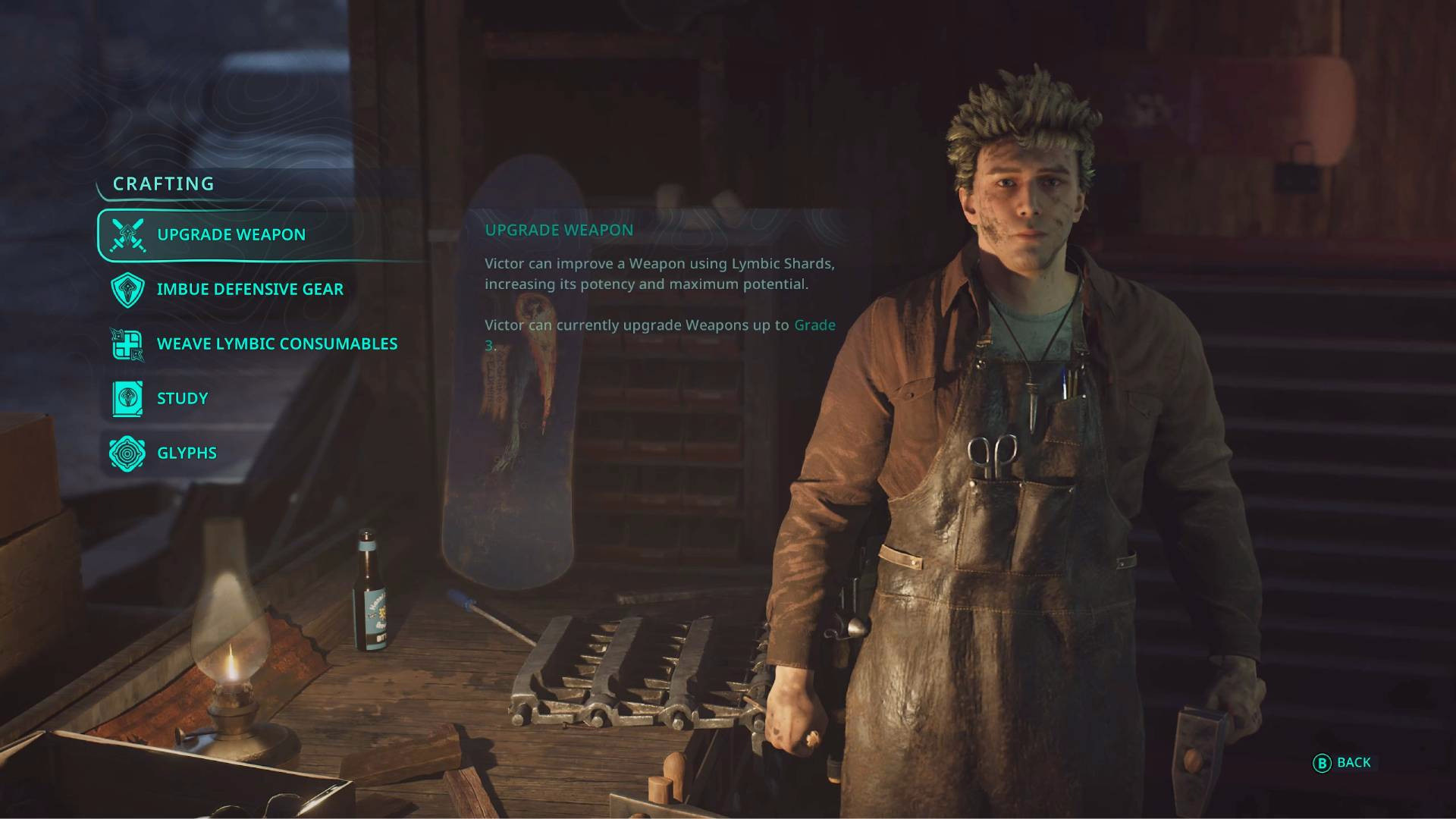Screen dimensions: 1456x819
Task: Choose Weave Lymbic Consumables
Action: point(276,344)
